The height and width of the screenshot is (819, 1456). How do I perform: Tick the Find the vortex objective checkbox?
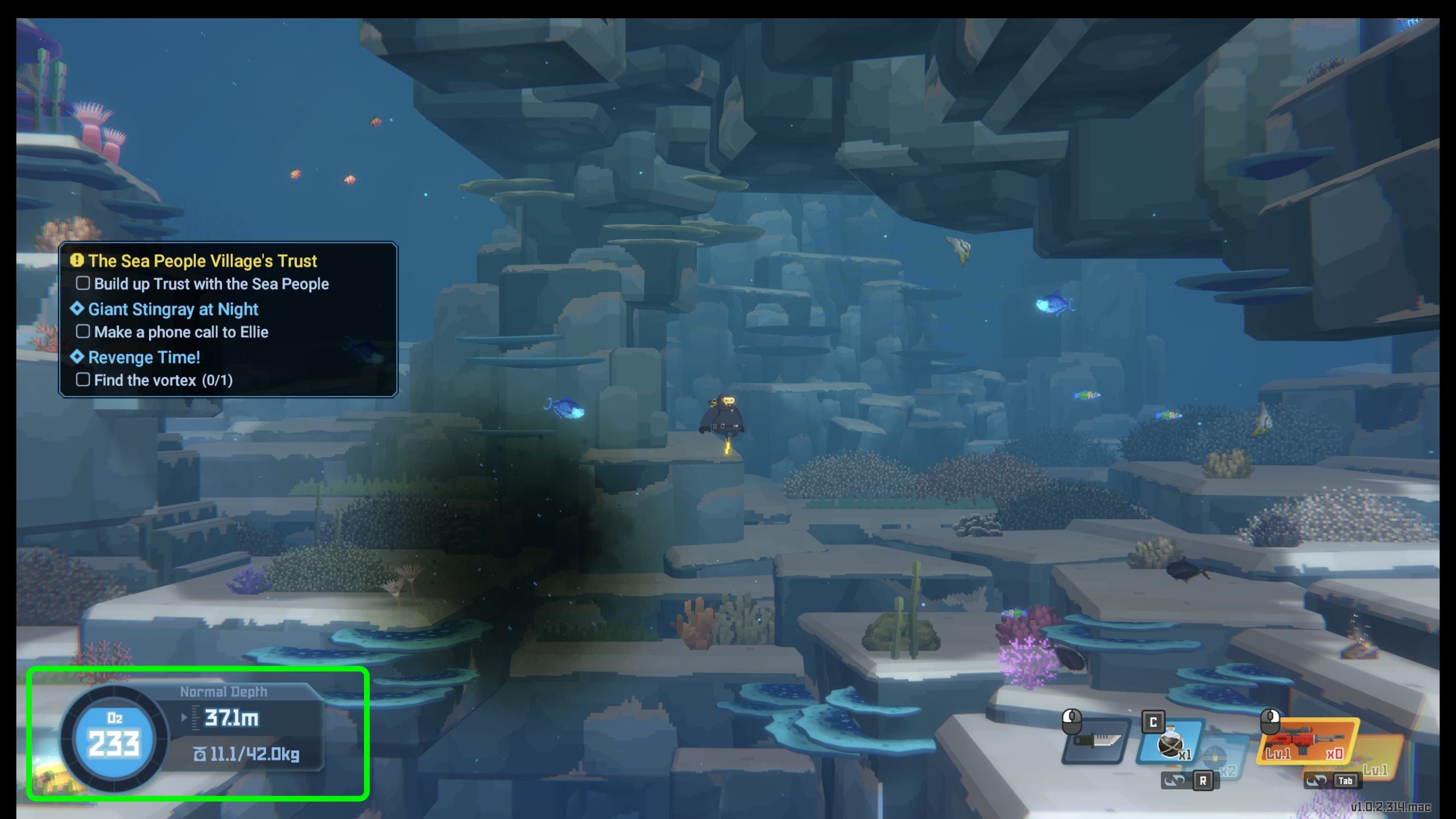(x=83, y=380)
